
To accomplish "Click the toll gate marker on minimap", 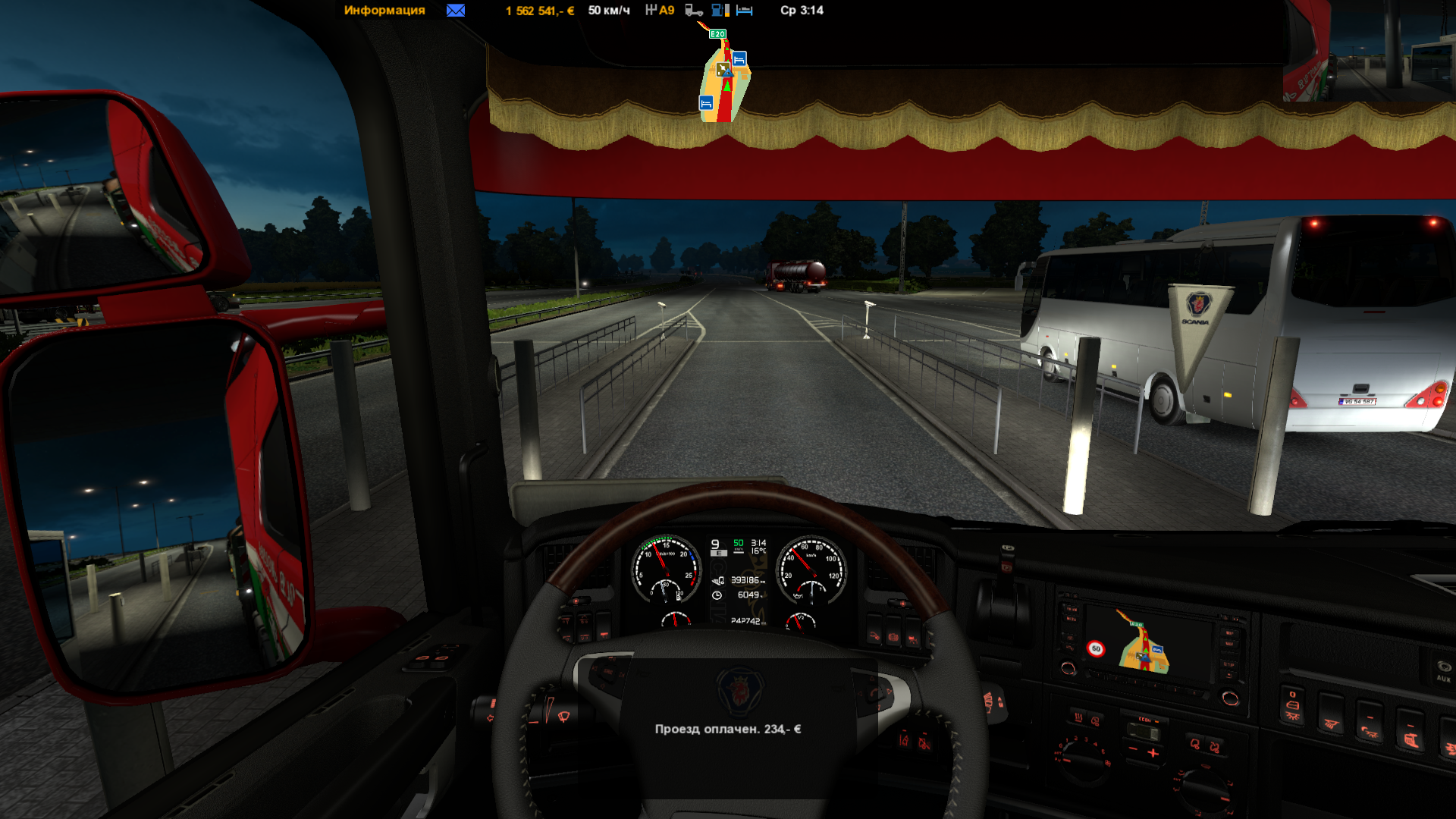I will pos(723,70).
